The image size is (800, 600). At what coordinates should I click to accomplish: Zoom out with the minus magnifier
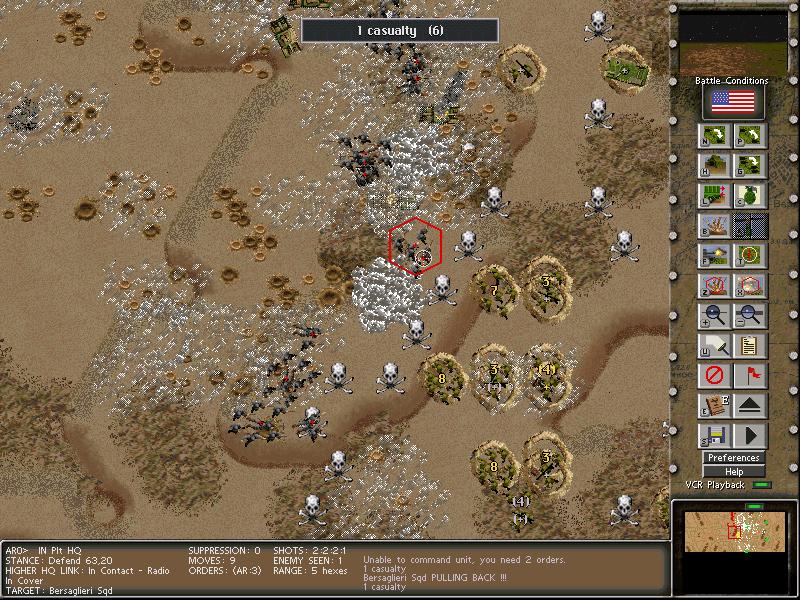coord(750,317)
